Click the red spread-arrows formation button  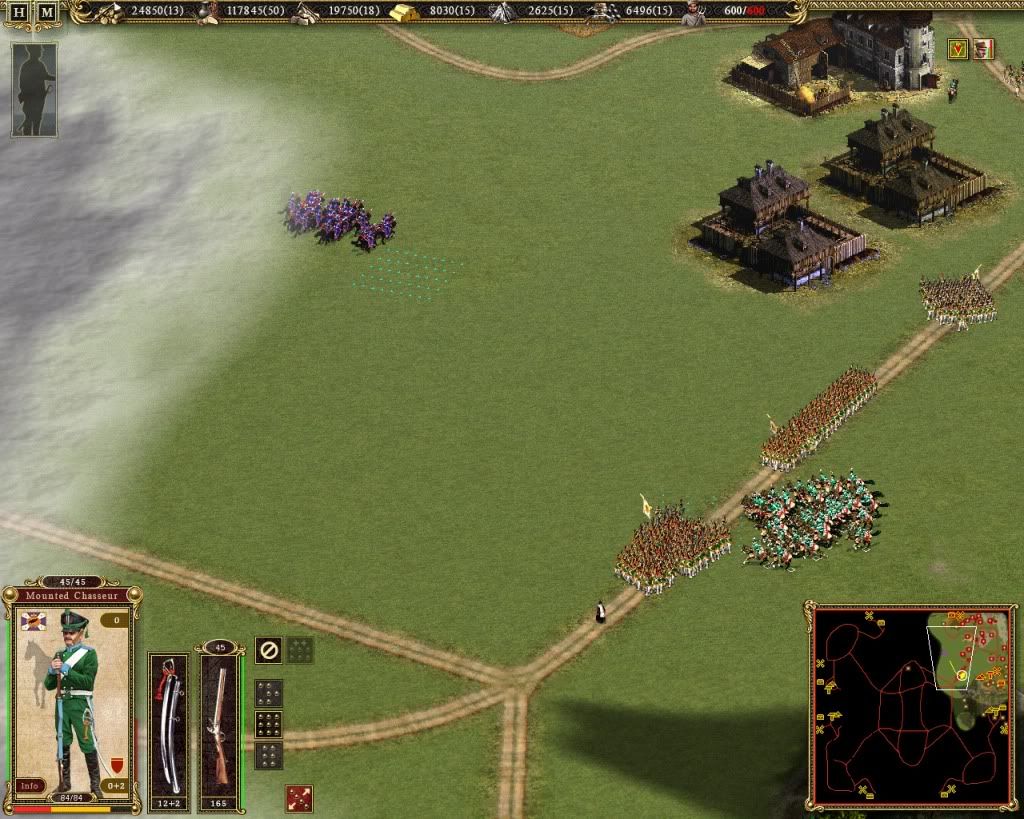299,798
